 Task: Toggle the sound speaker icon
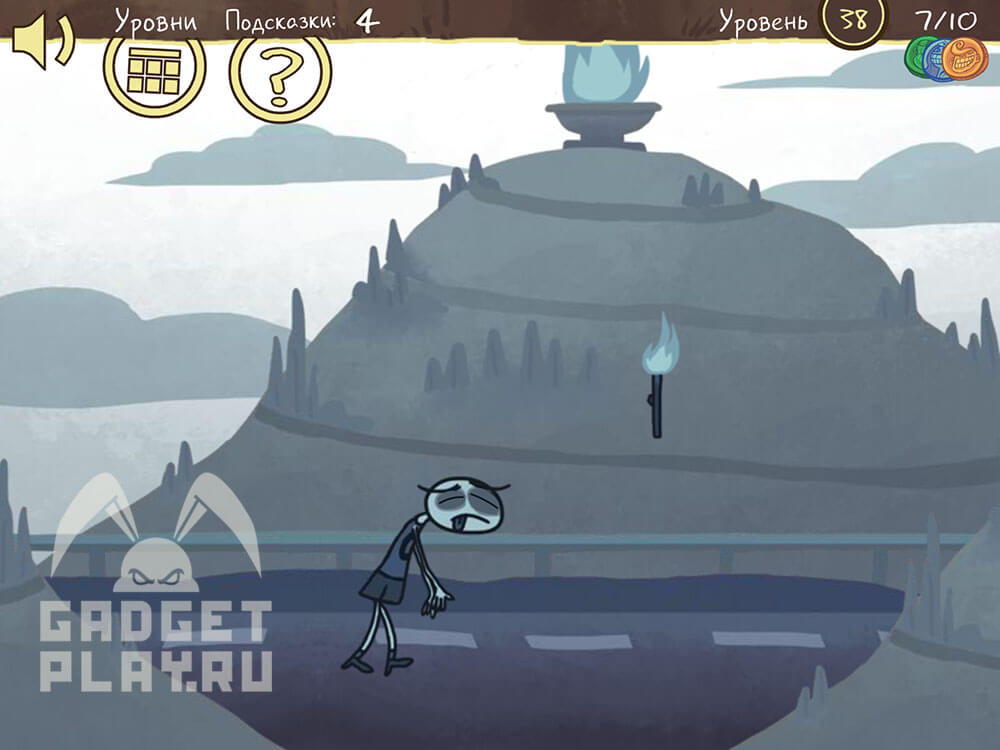pyautogui.click(x=41, y=45)
